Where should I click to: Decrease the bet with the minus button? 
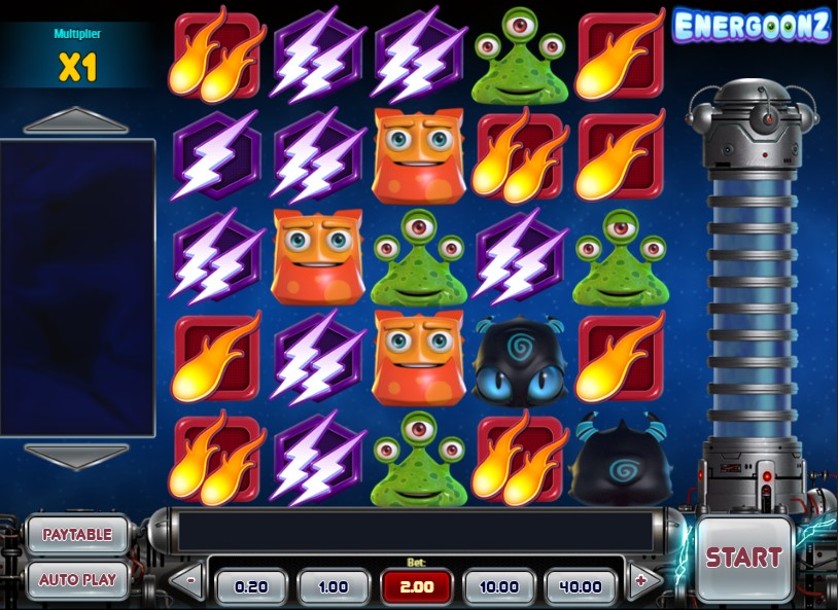pos(189,579)
